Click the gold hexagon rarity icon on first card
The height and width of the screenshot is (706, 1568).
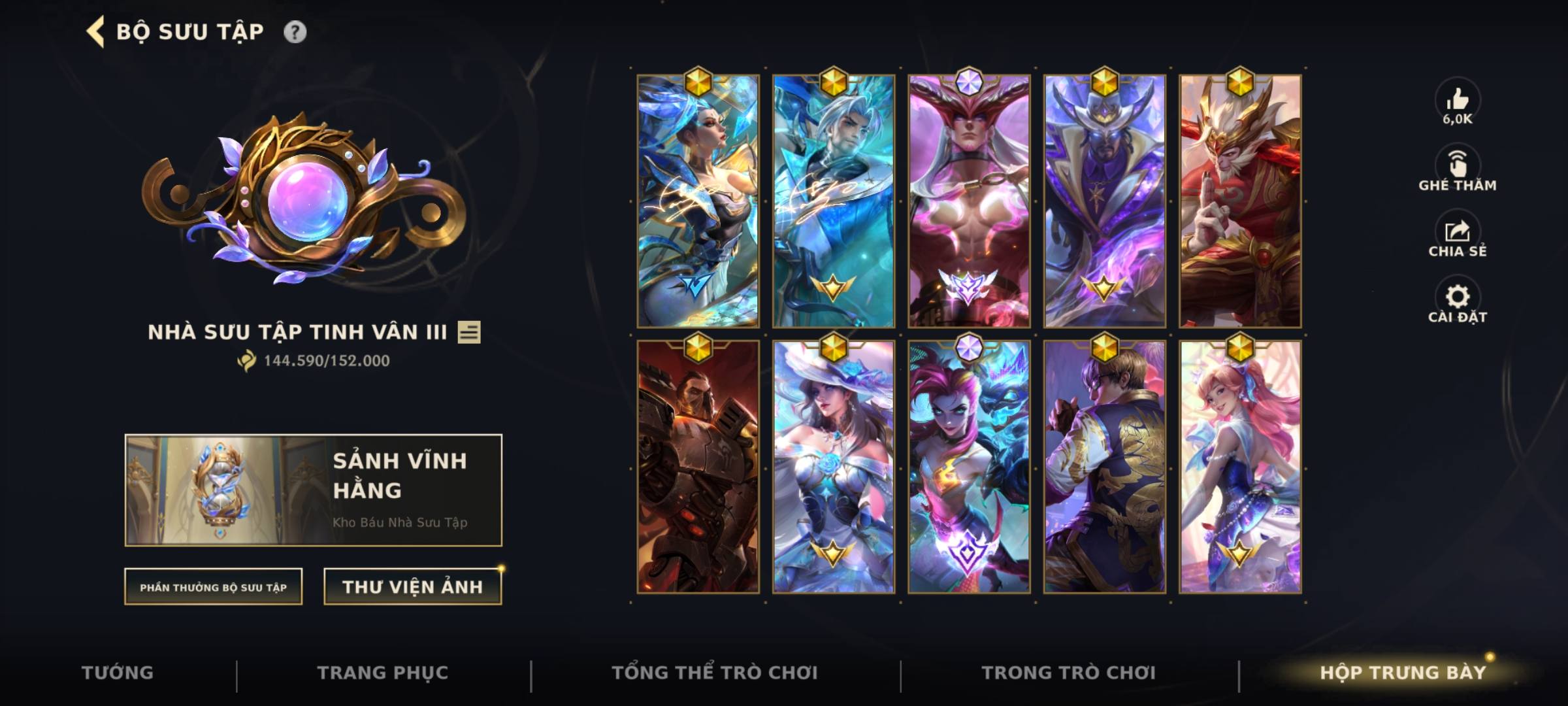(x=697, y=82)
